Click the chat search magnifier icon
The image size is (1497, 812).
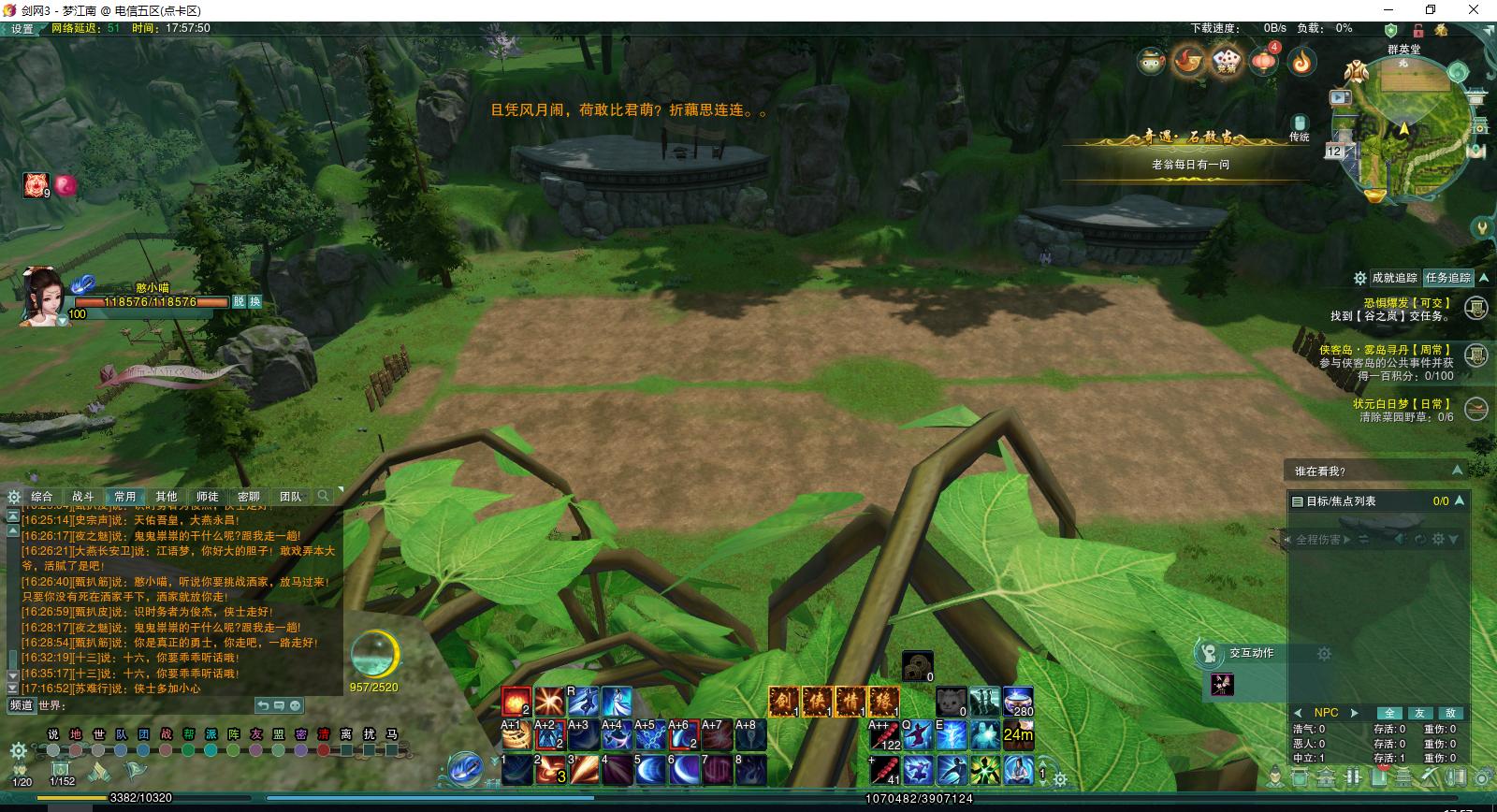(x=323, y=496)
